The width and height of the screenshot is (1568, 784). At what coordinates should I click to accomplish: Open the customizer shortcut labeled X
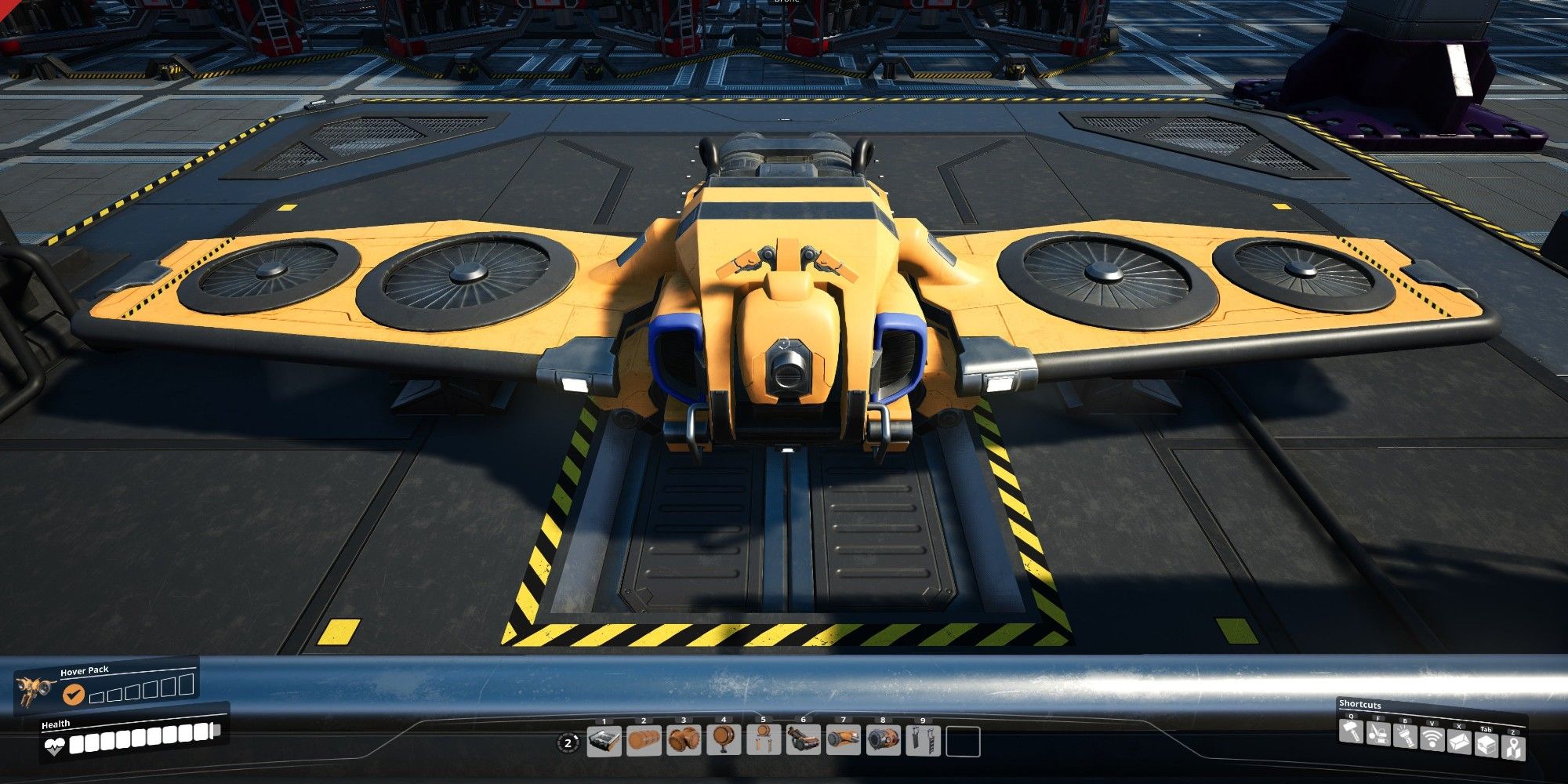point(1459,742)
